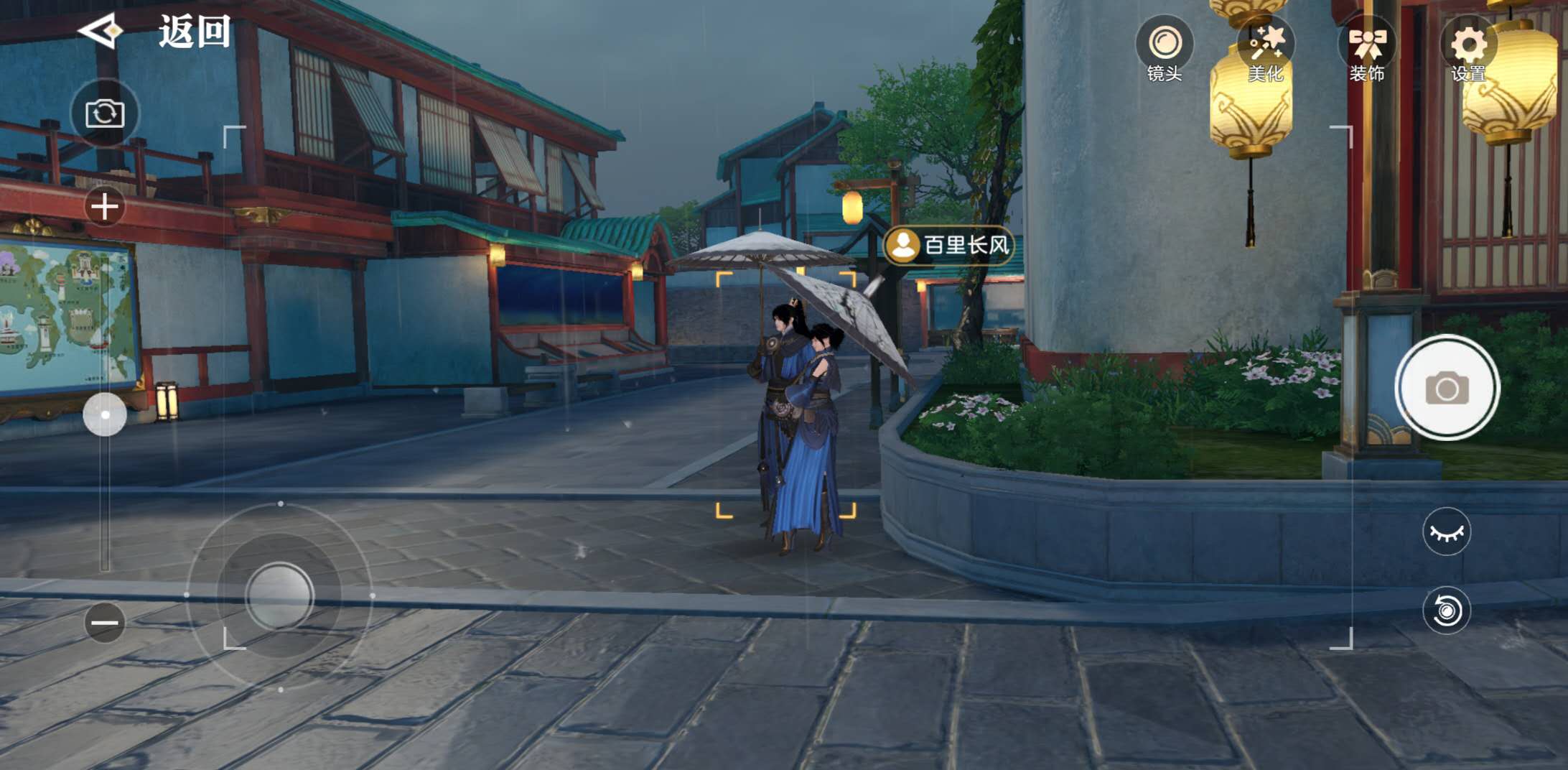Click the virtual joystick knob
The height and width of the screenshot is (770, 1568).
coord(279,596)
